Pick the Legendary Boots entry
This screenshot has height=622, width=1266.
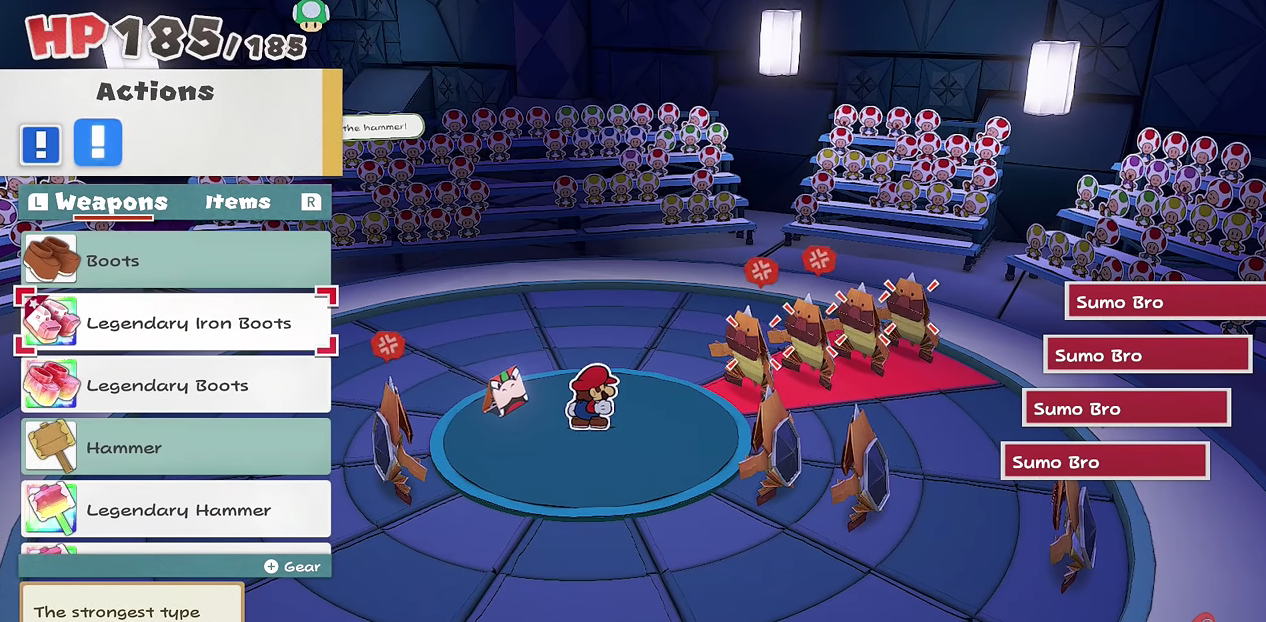[x=176, y=385]
